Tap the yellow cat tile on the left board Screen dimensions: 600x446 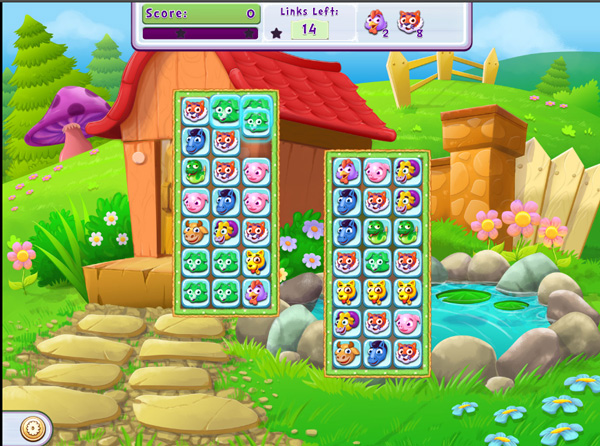point(255,261)
